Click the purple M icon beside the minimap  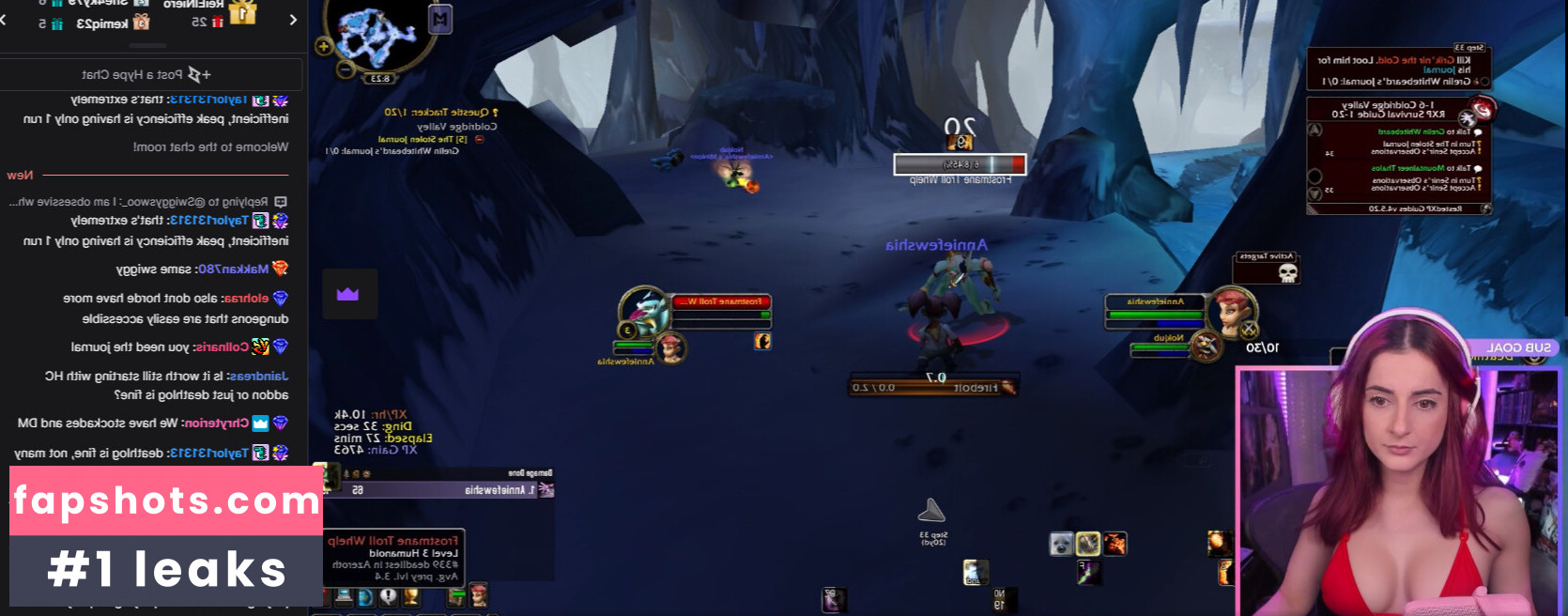point(439,19)
